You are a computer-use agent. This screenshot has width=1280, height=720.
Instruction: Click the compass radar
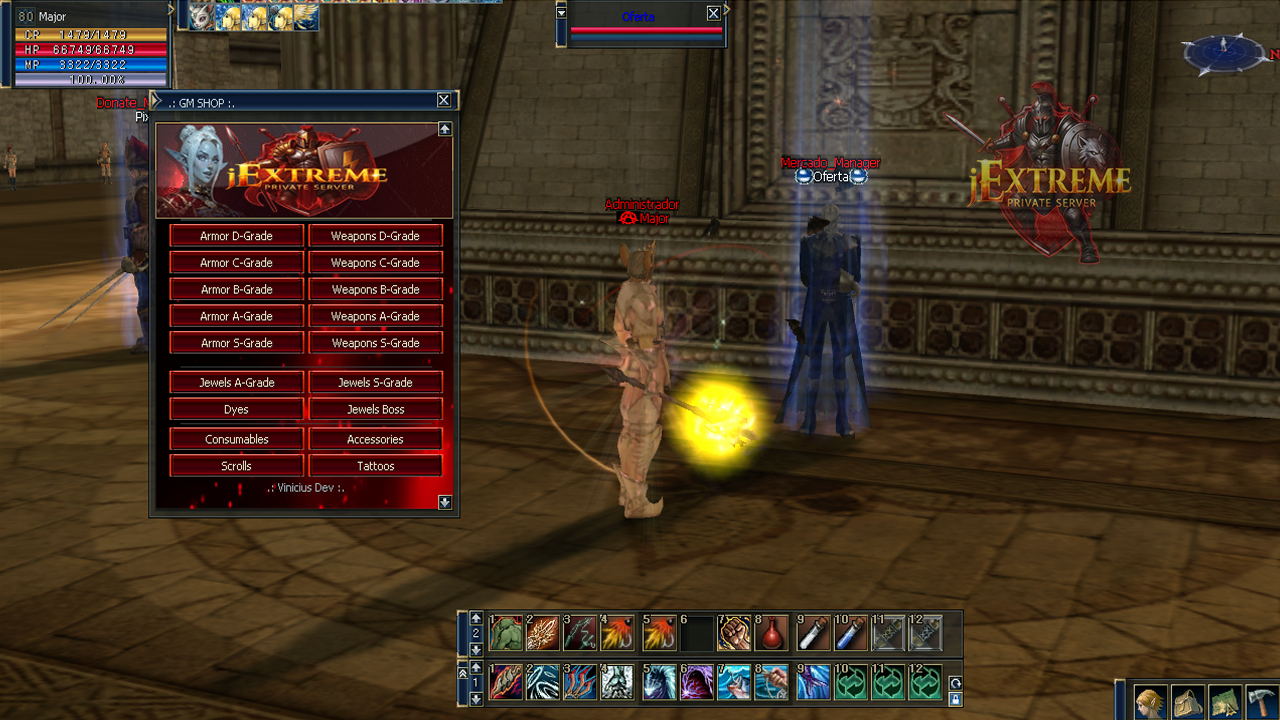1223,53
